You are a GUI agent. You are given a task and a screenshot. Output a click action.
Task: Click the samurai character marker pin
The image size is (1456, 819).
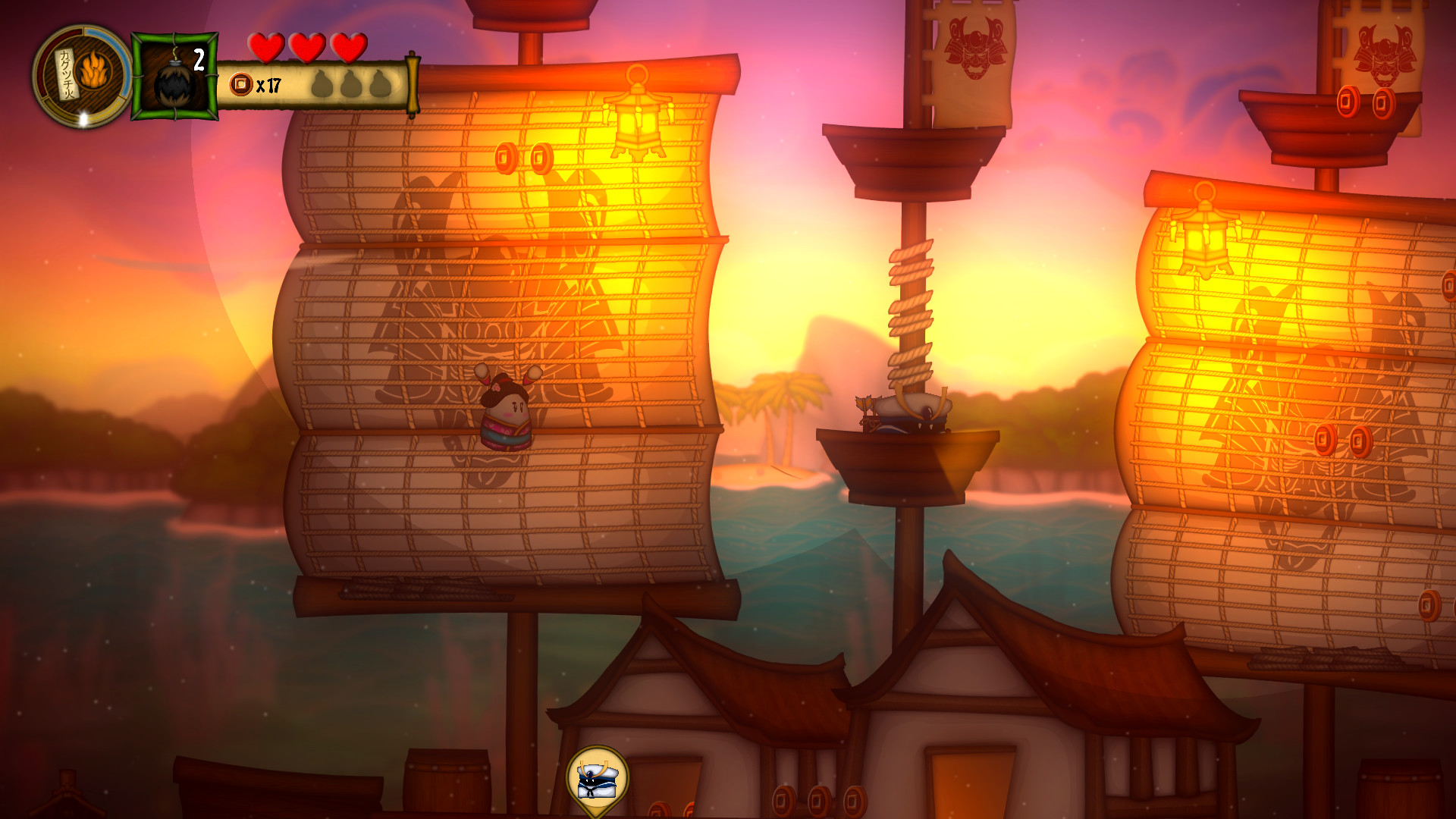tap(596, 780)
